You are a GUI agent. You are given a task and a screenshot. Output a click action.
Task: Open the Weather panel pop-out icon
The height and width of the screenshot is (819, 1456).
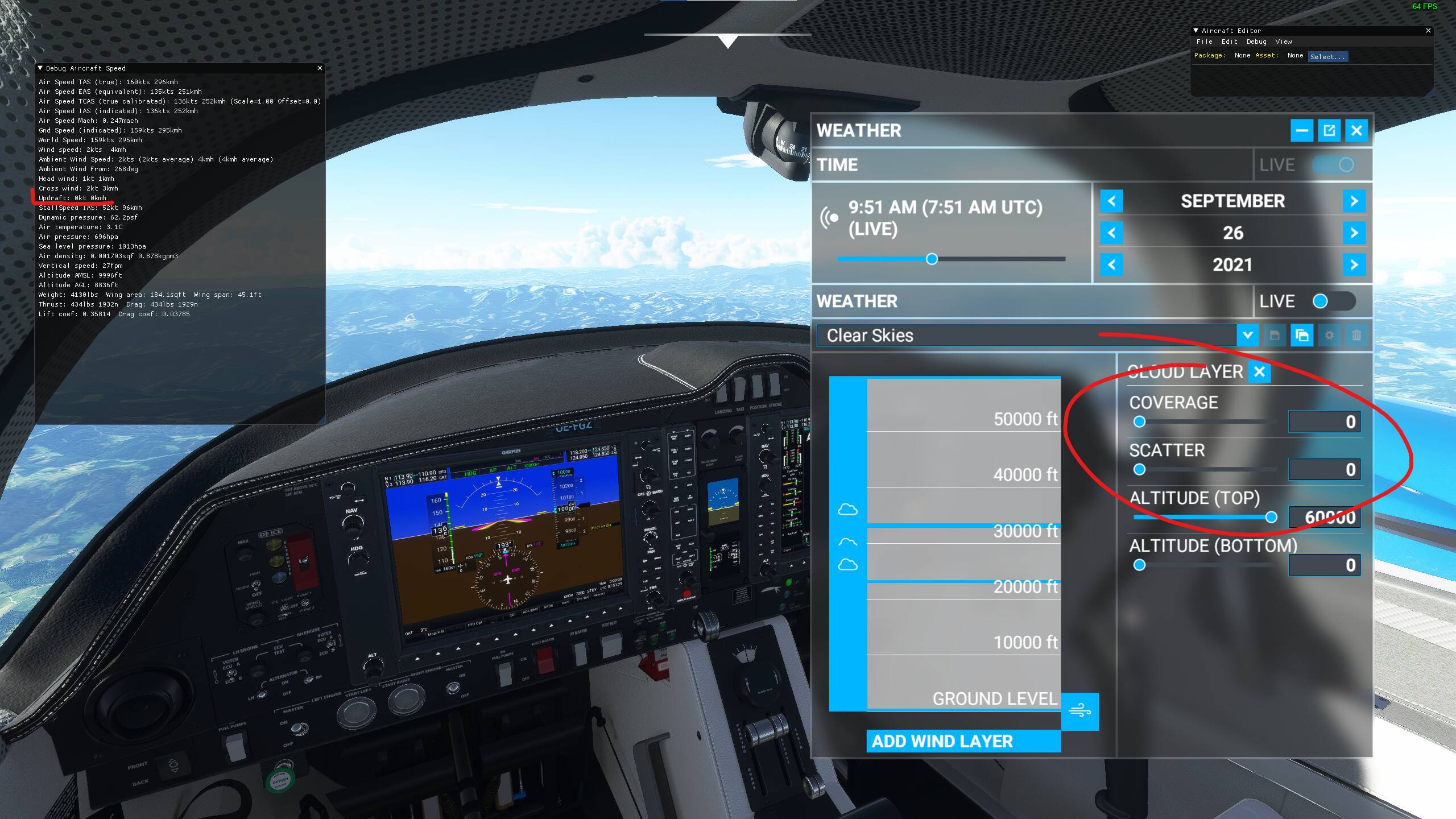point(1329,130)
